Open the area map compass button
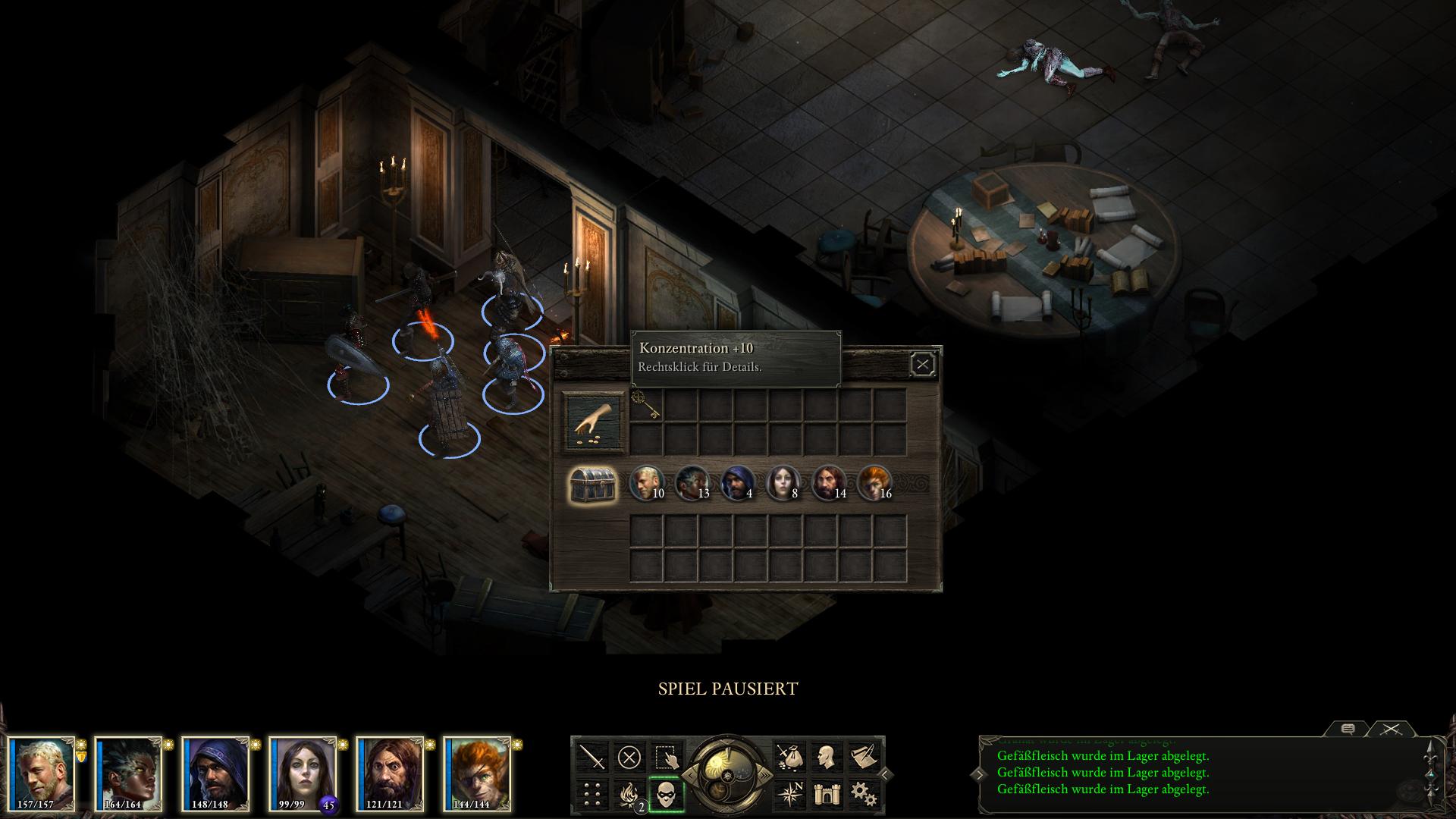Screen dimensions: 1456x819 pos(789,794)
